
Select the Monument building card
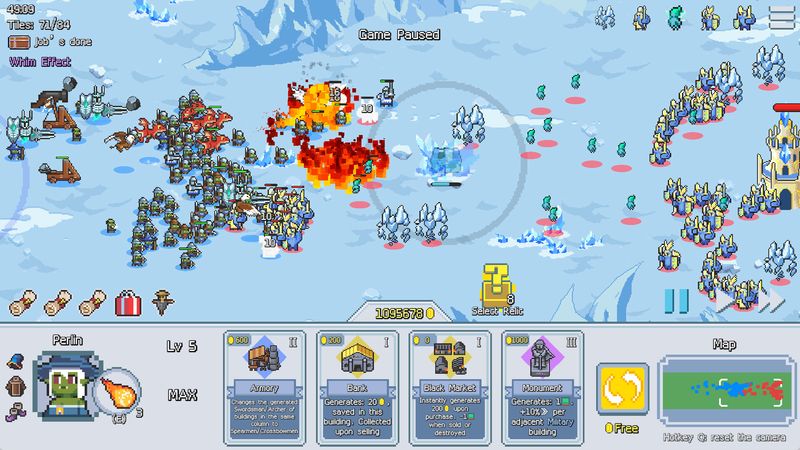coord(543,386)
